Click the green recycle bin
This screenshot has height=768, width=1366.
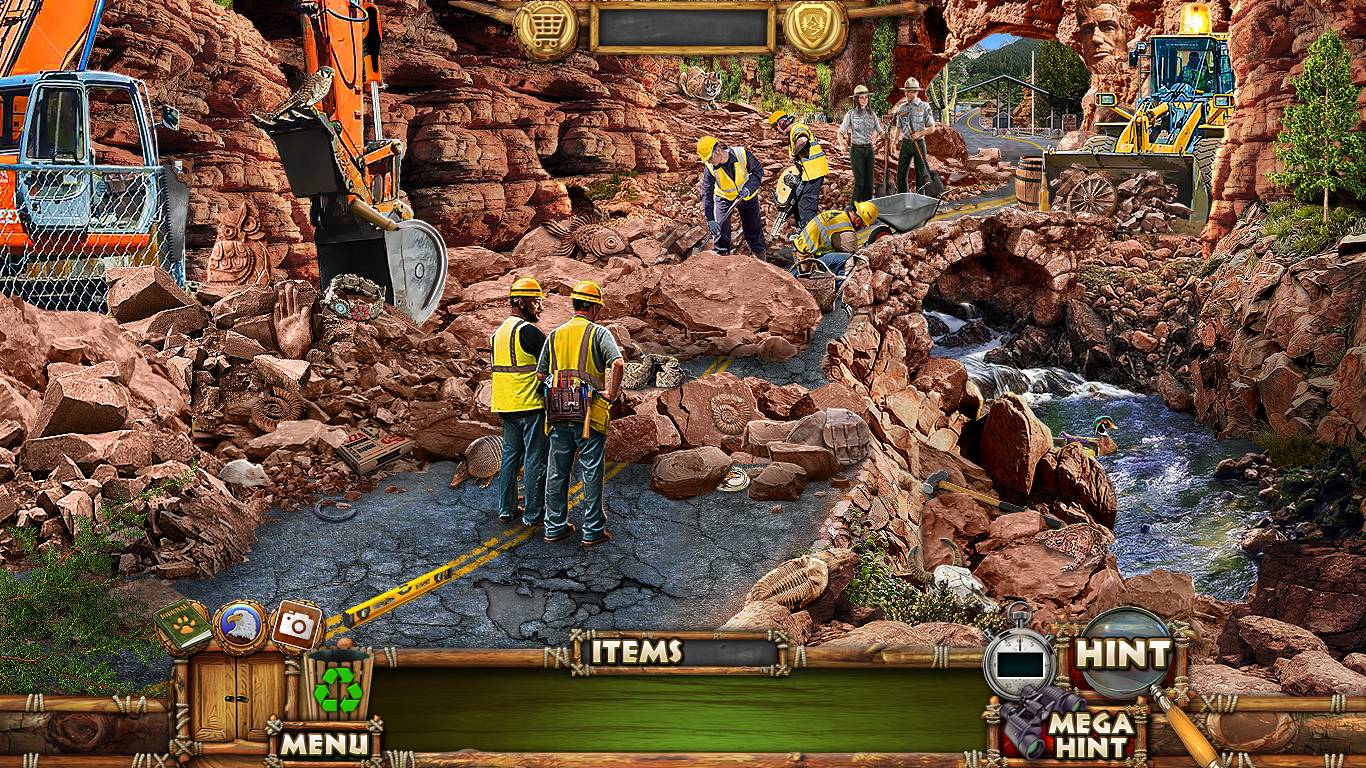click(x=338, y=686)
